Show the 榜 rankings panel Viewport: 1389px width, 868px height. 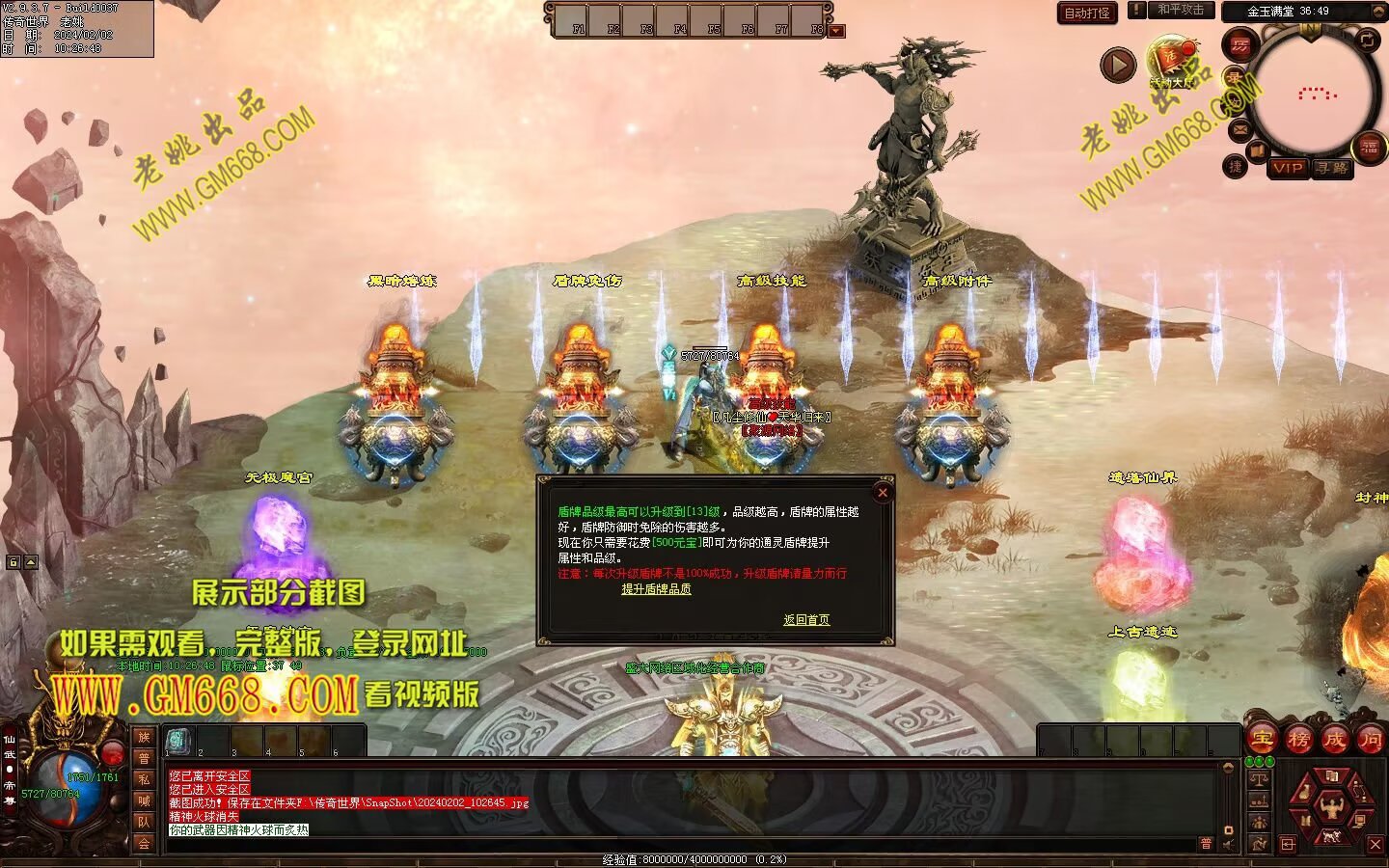pyautogui.click(x=1298, y=740)
